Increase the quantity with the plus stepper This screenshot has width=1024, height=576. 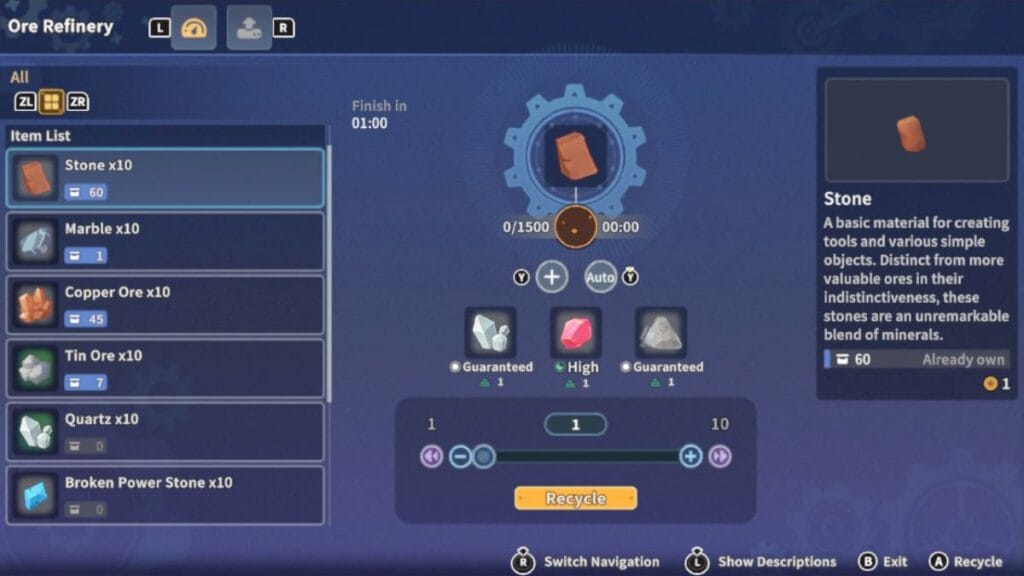click(x=690, y=457)
